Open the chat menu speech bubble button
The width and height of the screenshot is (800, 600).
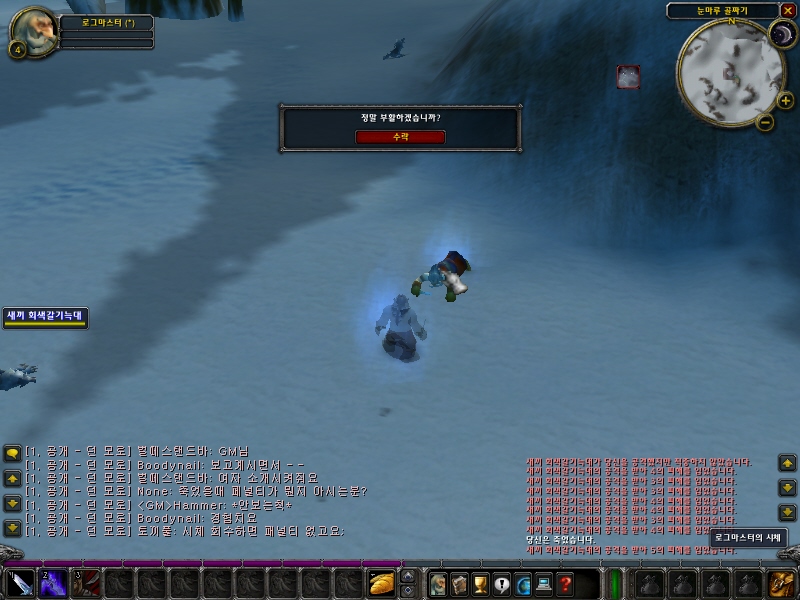[12, 453]
